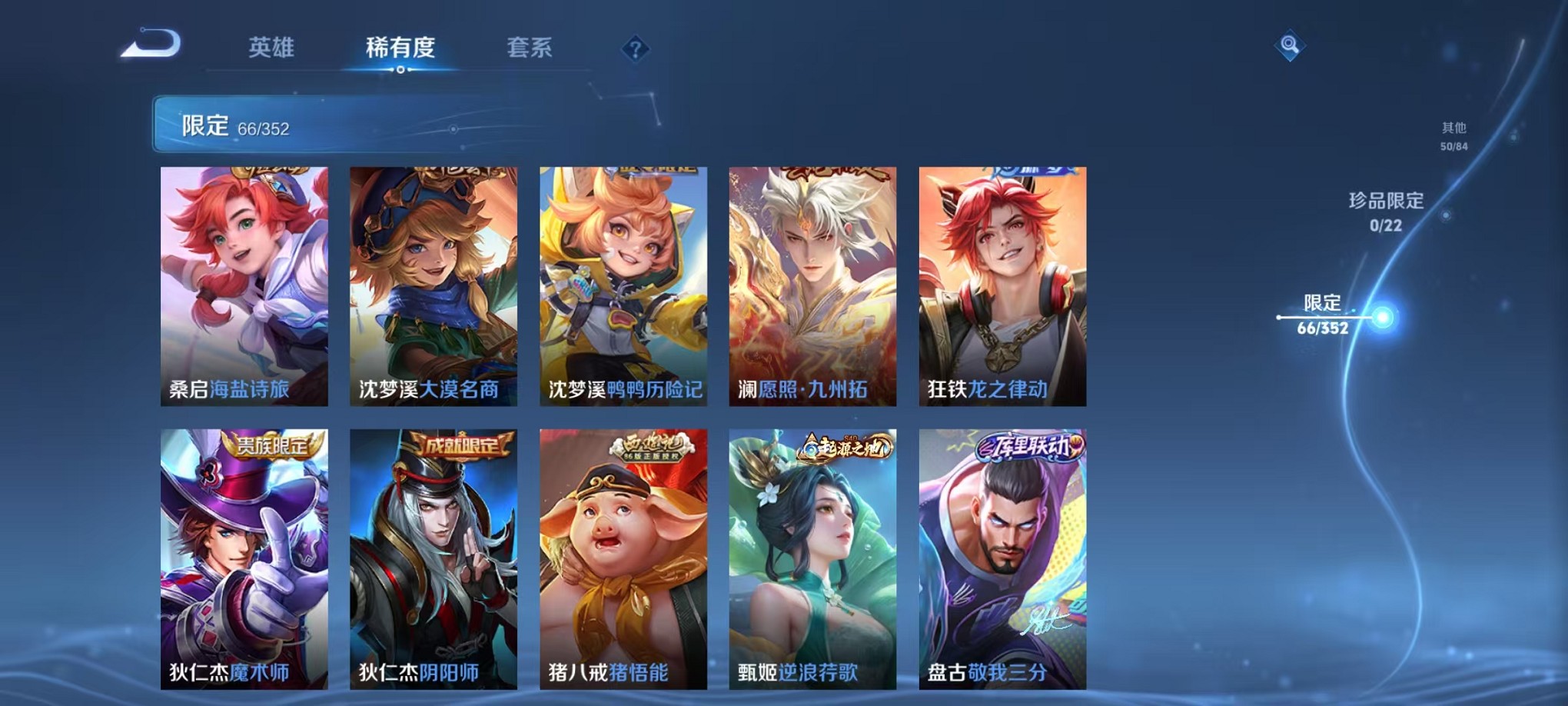Select the 稀有度 tab

[x=398, y=48]
